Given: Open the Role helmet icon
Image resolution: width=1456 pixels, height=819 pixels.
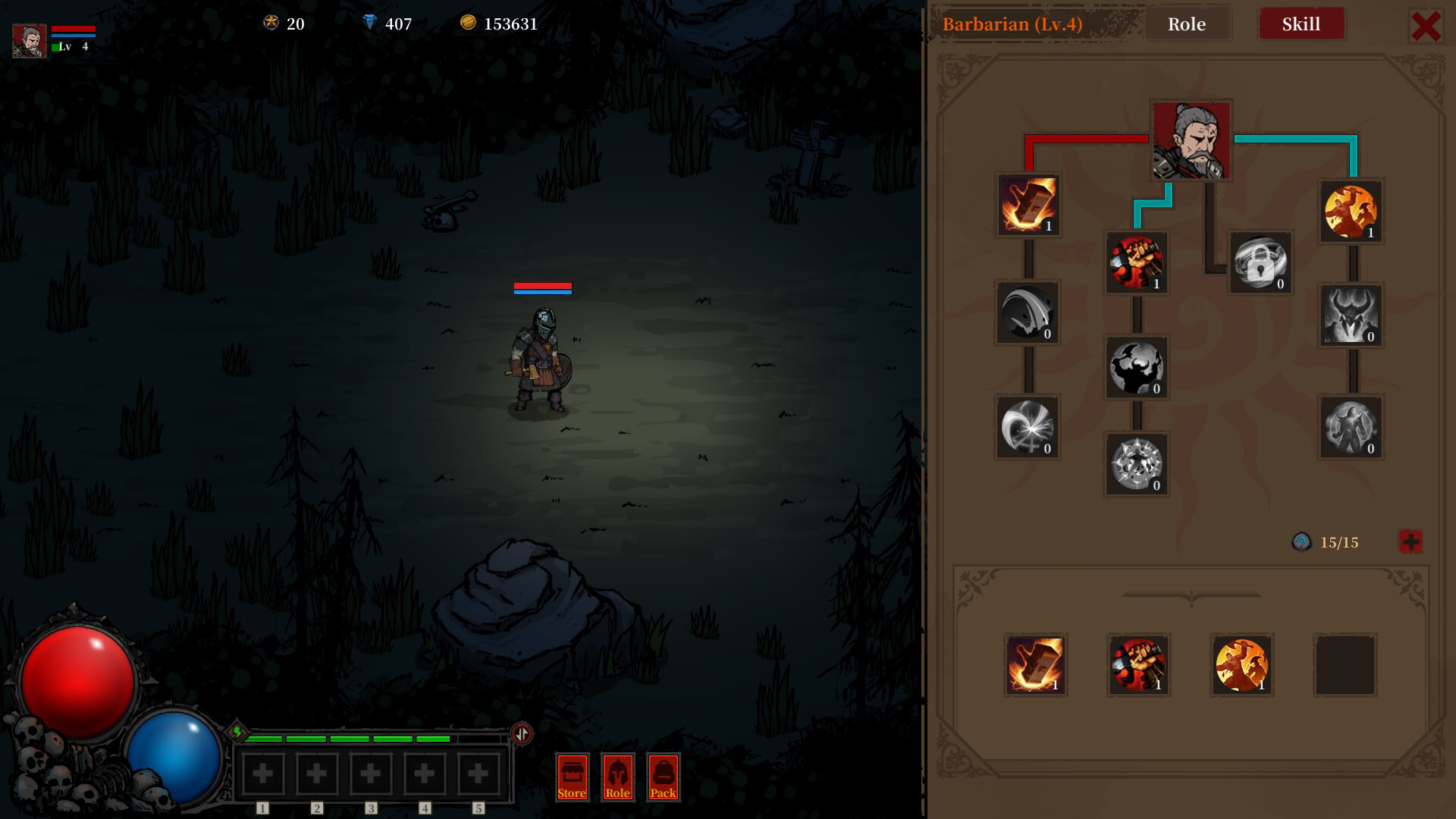Looking at the screenshot, I should tap(617, 777).
